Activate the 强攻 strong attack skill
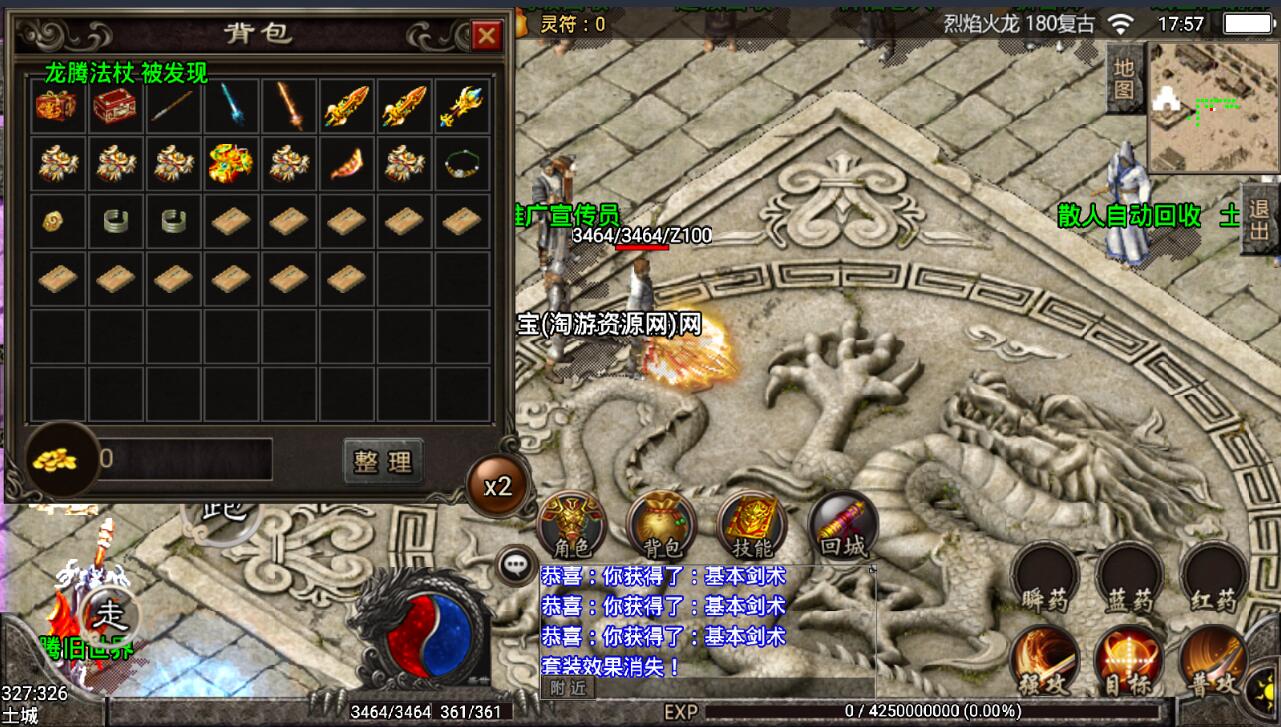 [1043, 660]
